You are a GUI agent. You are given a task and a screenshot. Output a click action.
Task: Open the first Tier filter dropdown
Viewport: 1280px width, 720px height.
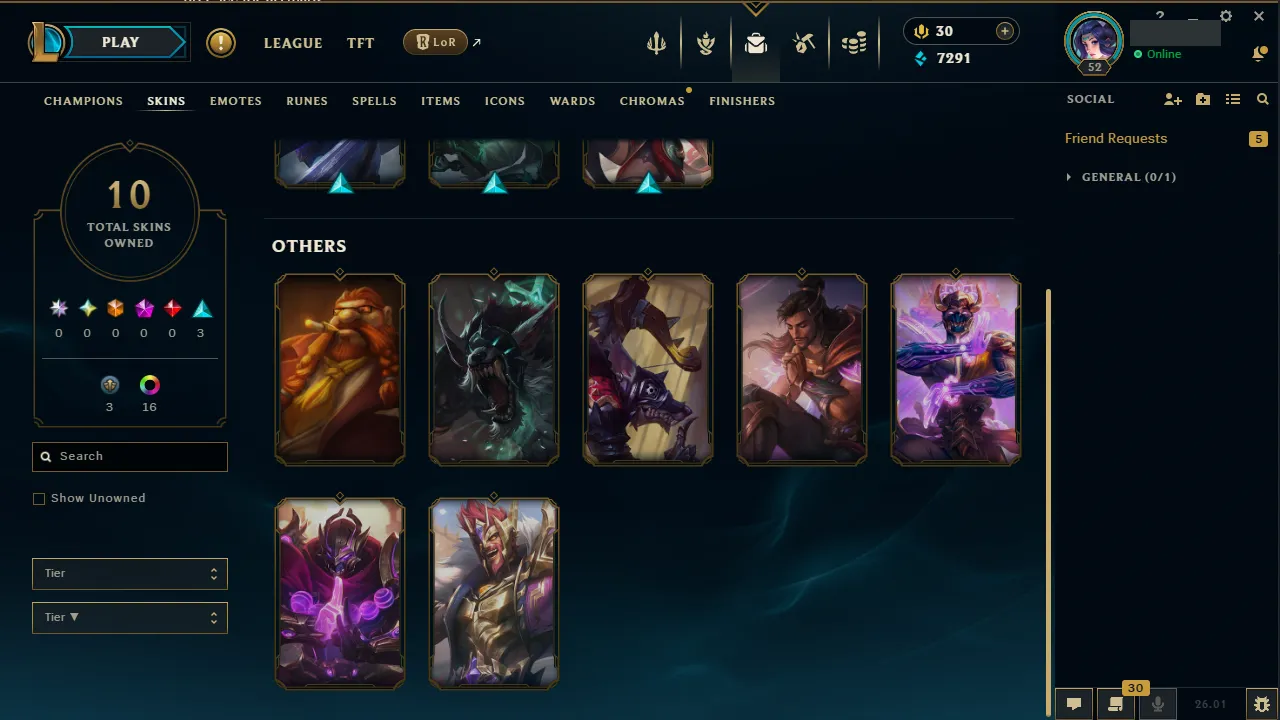tap(129, 574)
